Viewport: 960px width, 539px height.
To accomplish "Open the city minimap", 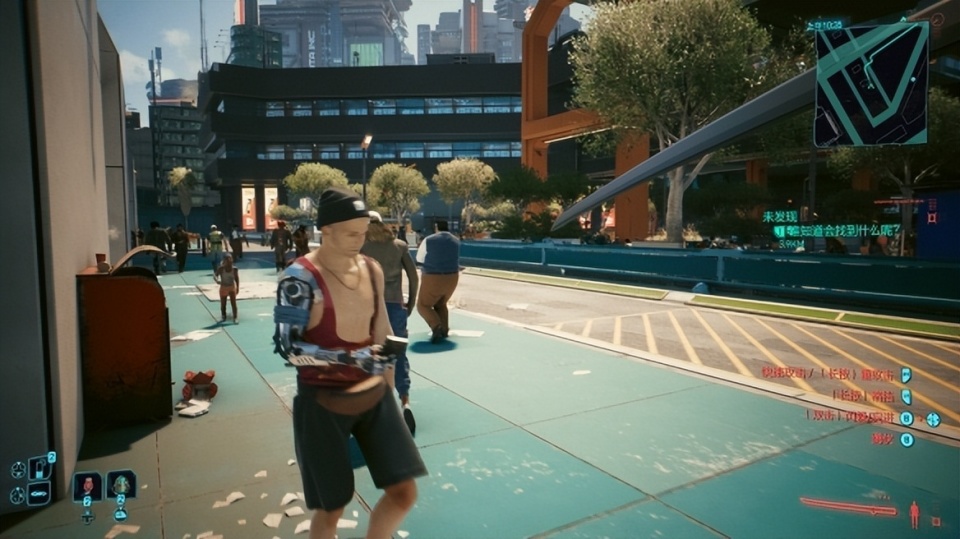I will [870, 84].
